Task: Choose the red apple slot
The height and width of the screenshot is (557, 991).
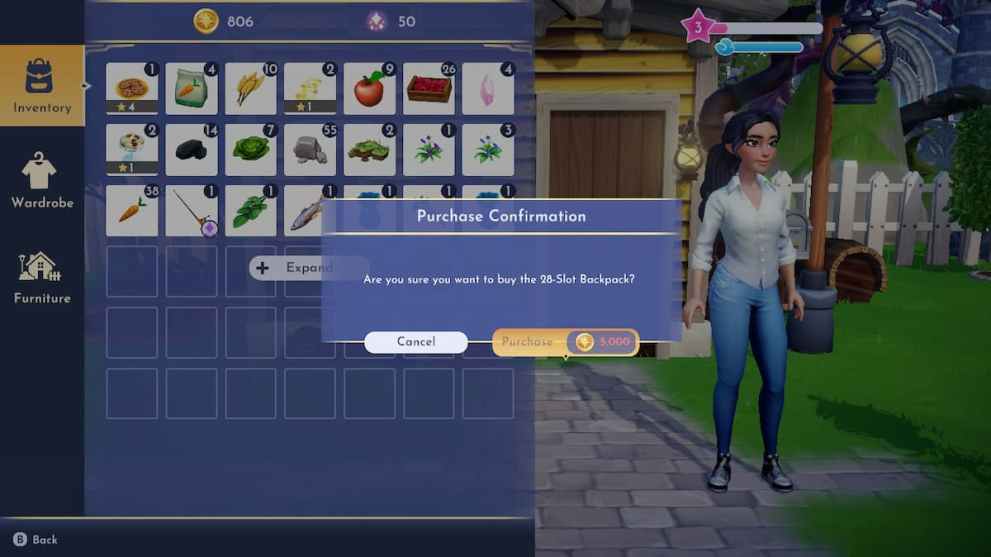Action: [369, 89]
